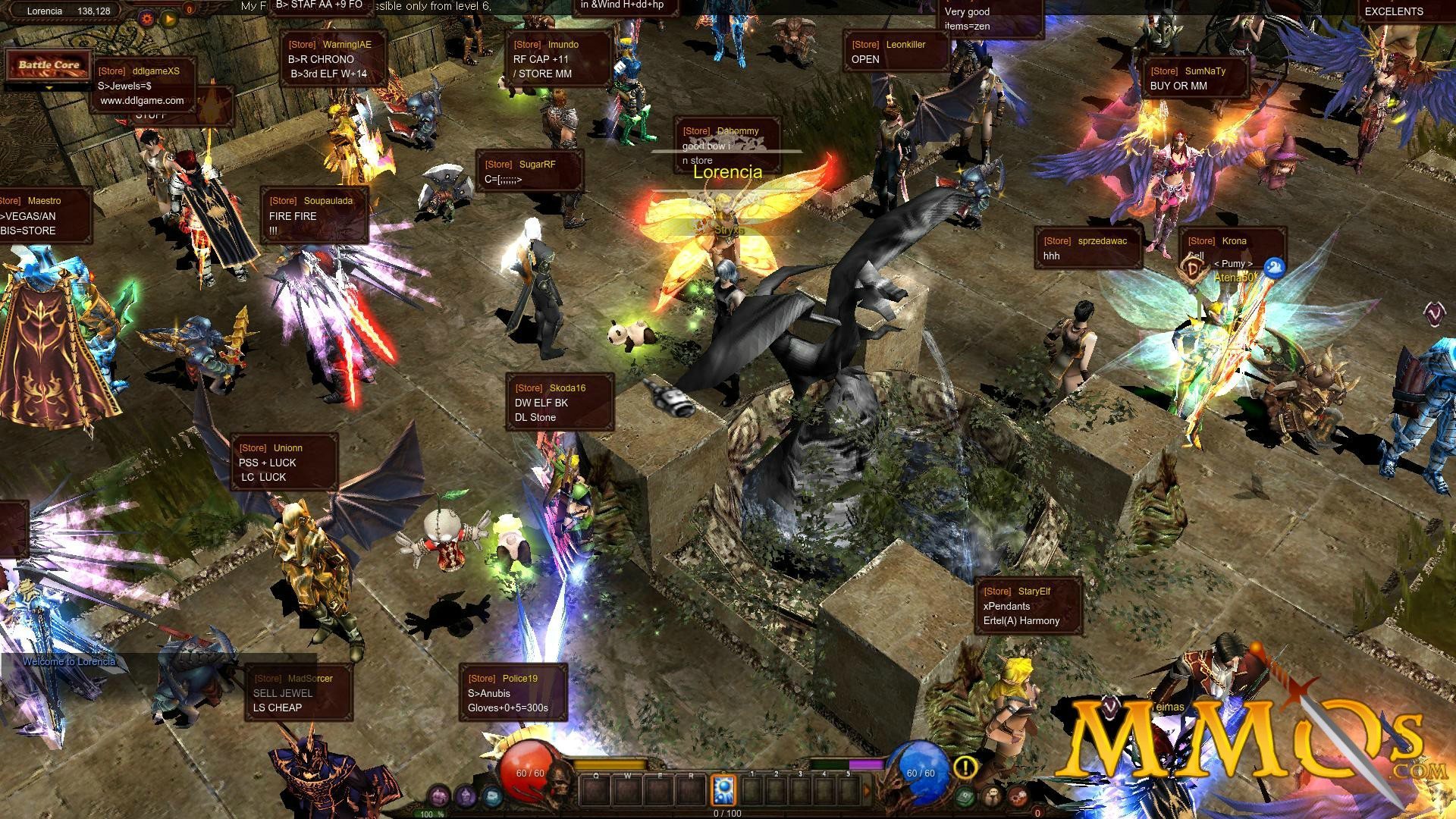
Task: Open Leonkiller's OPEN store sign
Action: click(x=896, y=52)
